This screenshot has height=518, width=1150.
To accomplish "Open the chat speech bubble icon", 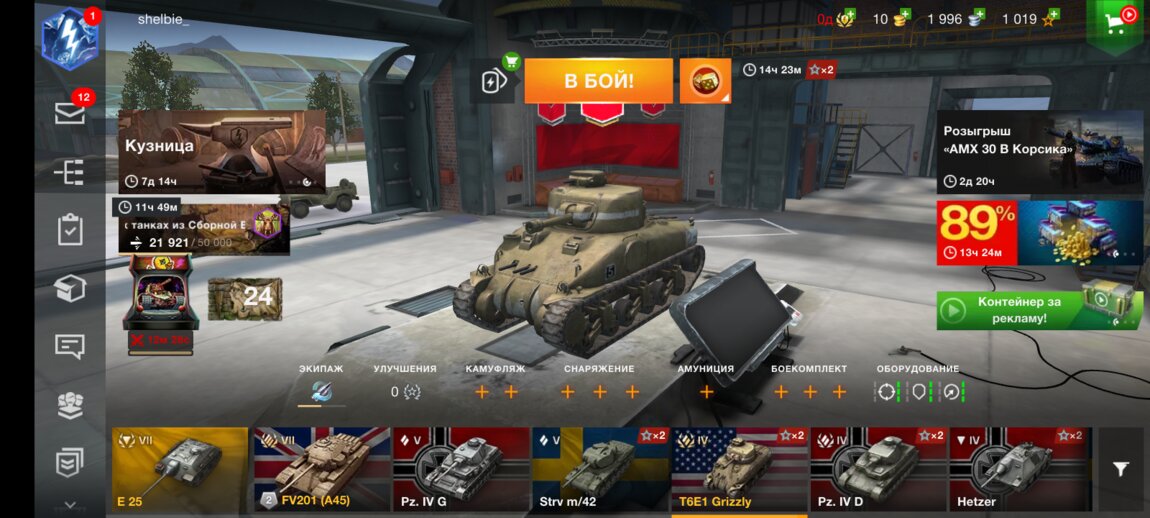I will (70, 347).
